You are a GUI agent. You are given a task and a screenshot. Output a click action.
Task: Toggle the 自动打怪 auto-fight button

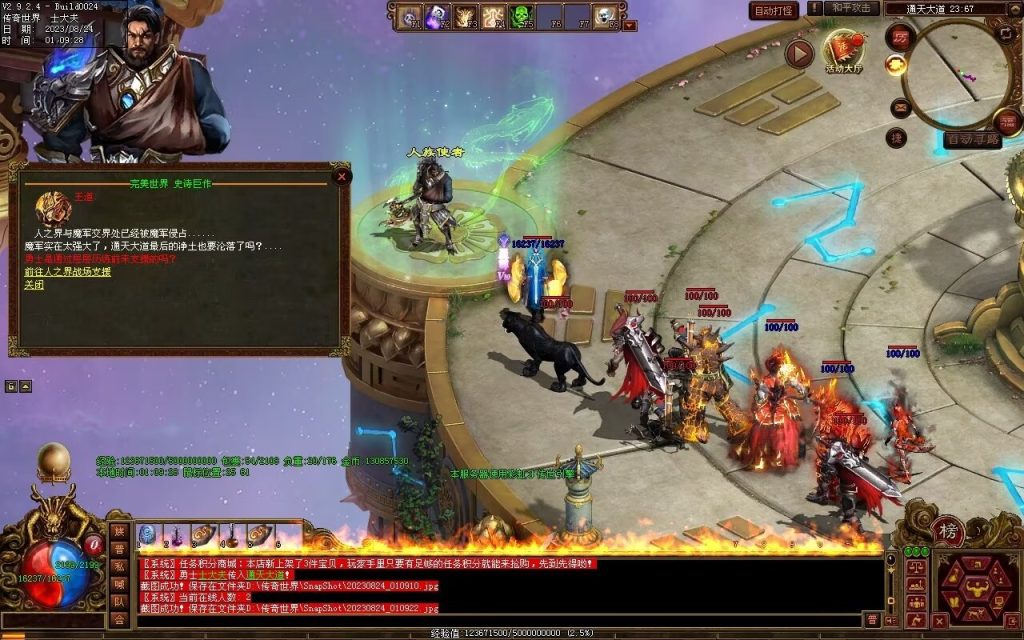[x=774, y=10]
